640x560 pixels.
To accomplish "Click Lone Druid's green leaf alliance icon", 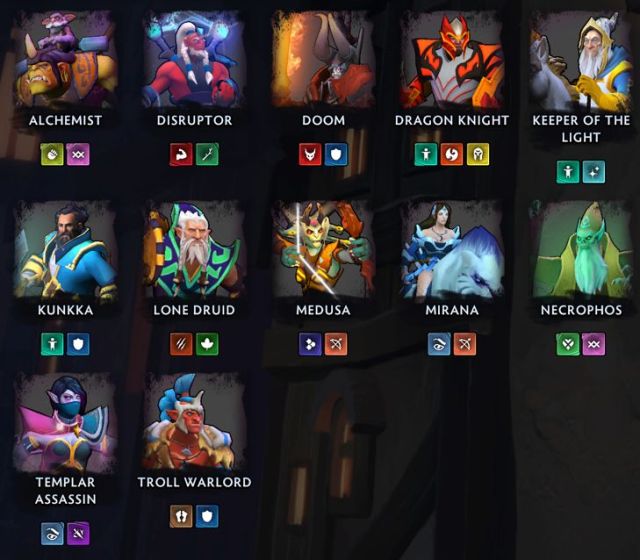I will 207,345.
